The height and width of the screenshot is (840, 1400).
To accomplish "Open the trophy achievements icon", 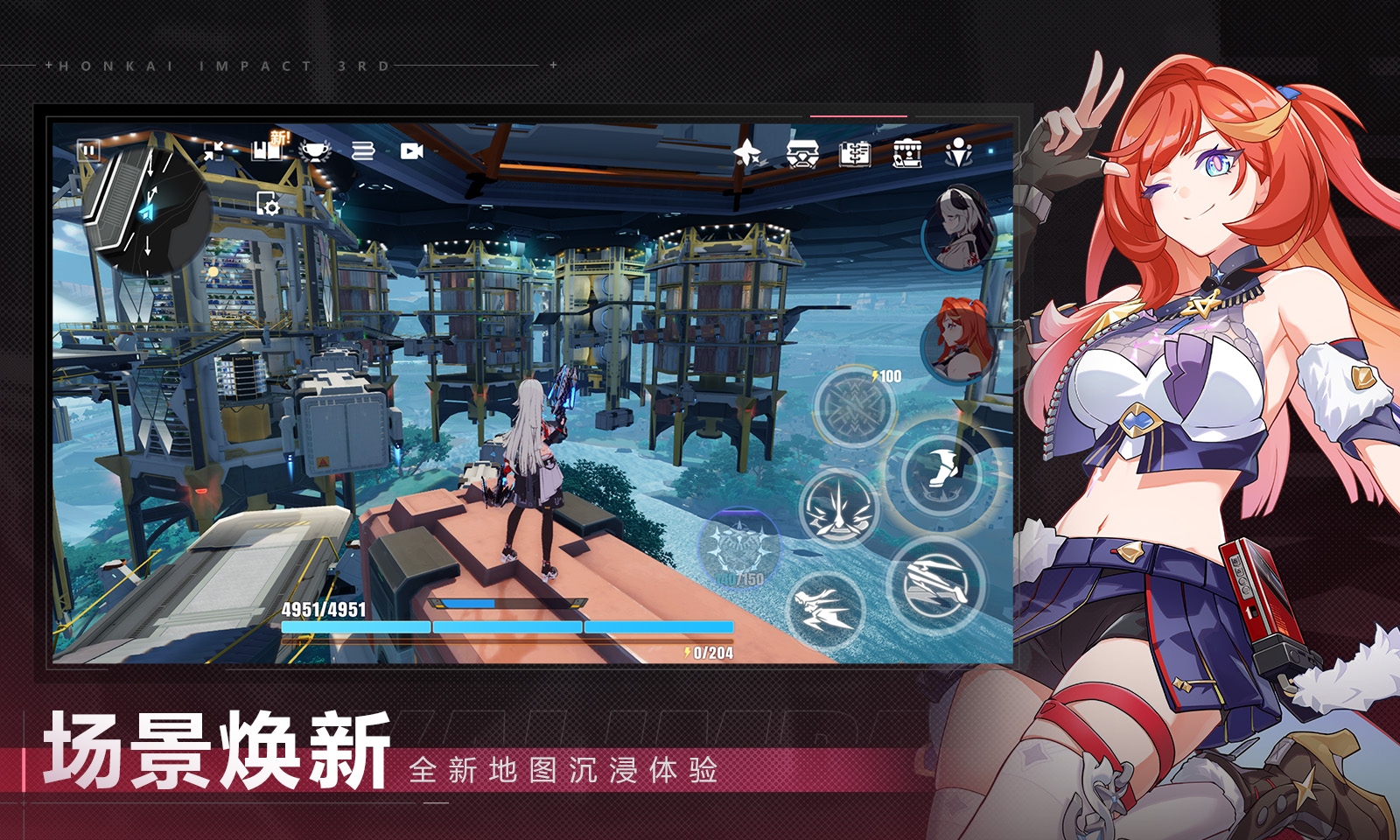I will coord(315,151).
